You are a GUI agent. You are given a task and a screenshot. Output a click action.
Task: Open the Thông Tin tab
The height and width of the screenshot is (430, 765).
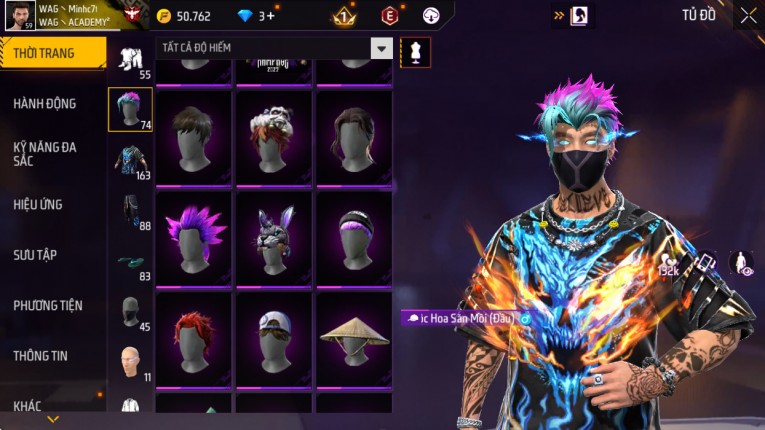41,355
